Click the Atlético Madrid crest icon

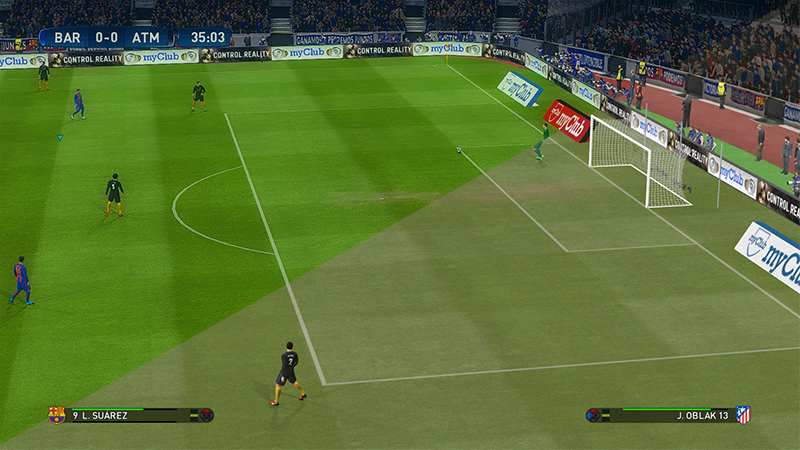click(x=743, y=415)
